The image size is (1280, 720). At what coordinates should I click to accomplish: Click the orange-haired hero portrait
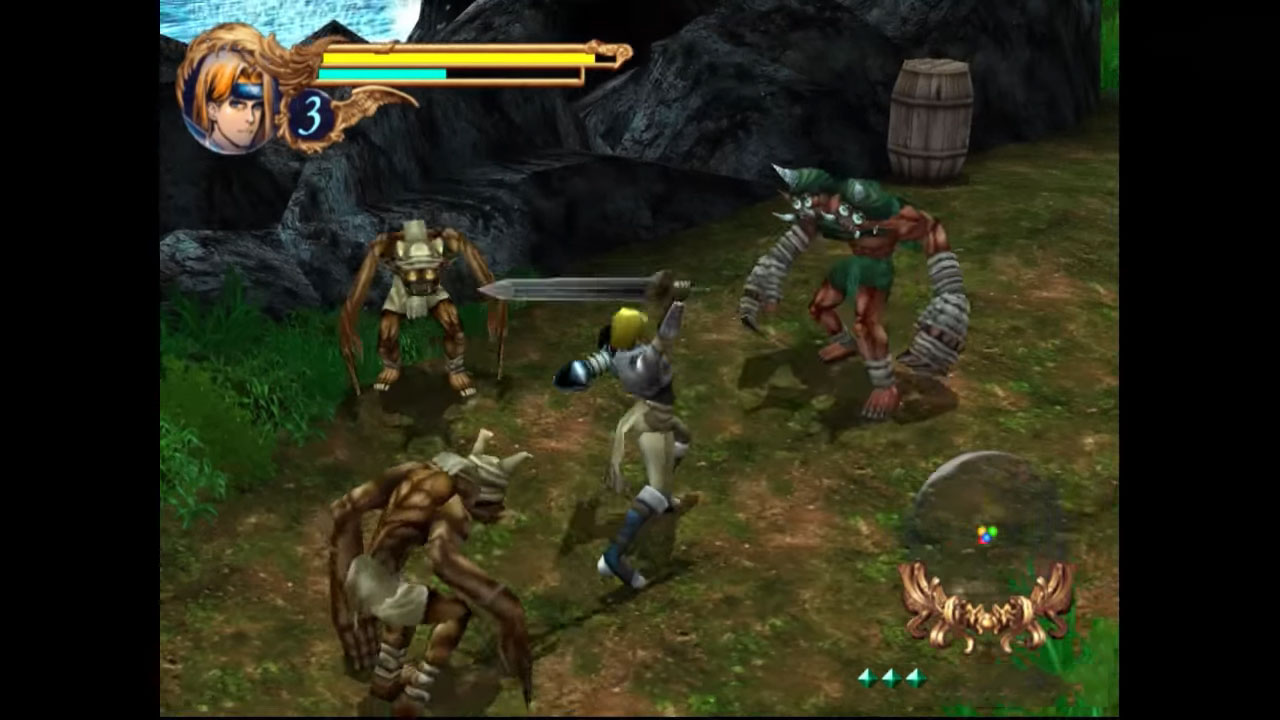tap(229, 101)
